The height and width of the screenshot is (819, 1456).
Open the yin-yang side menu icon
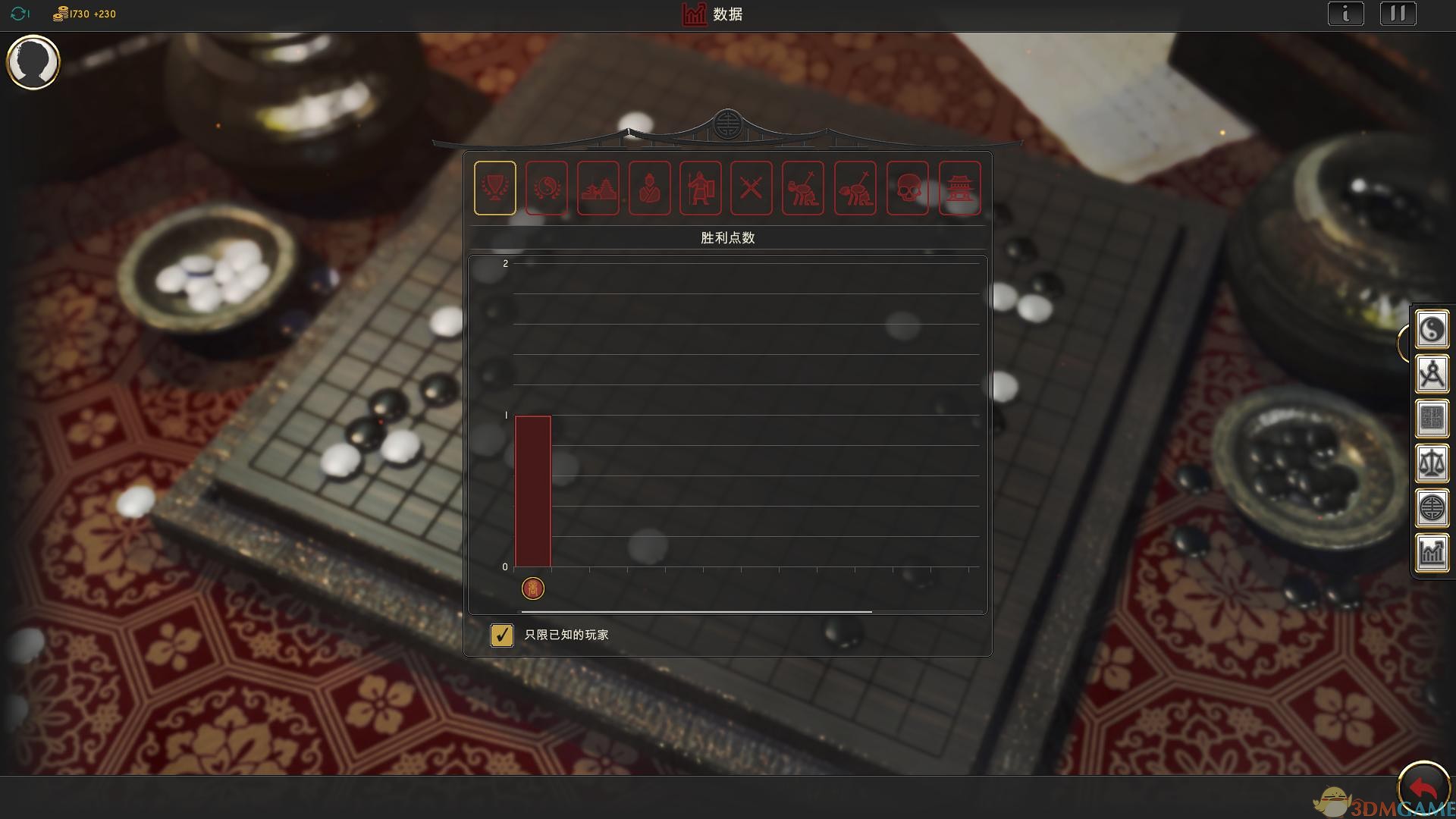click(1432, 329)
